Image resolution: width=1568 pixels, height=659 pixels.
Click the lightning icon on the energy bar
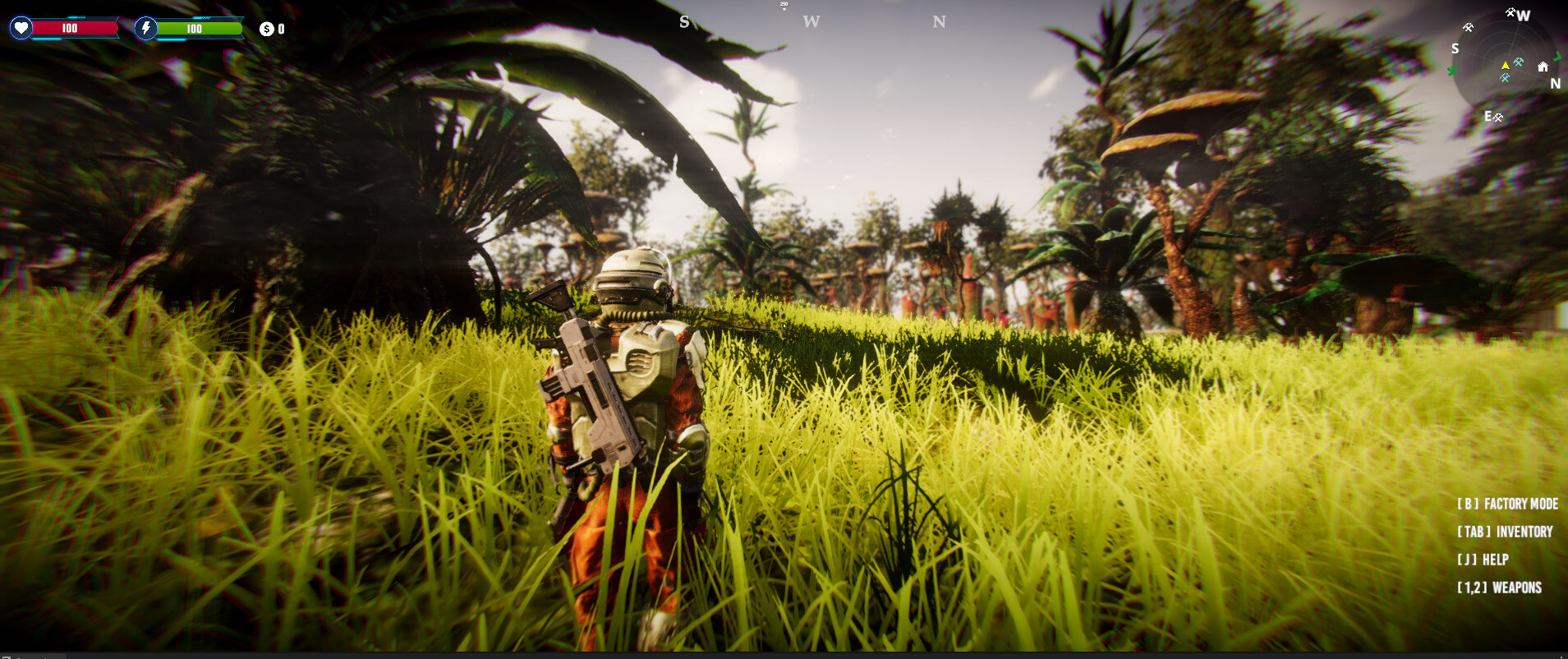point(146,27)
